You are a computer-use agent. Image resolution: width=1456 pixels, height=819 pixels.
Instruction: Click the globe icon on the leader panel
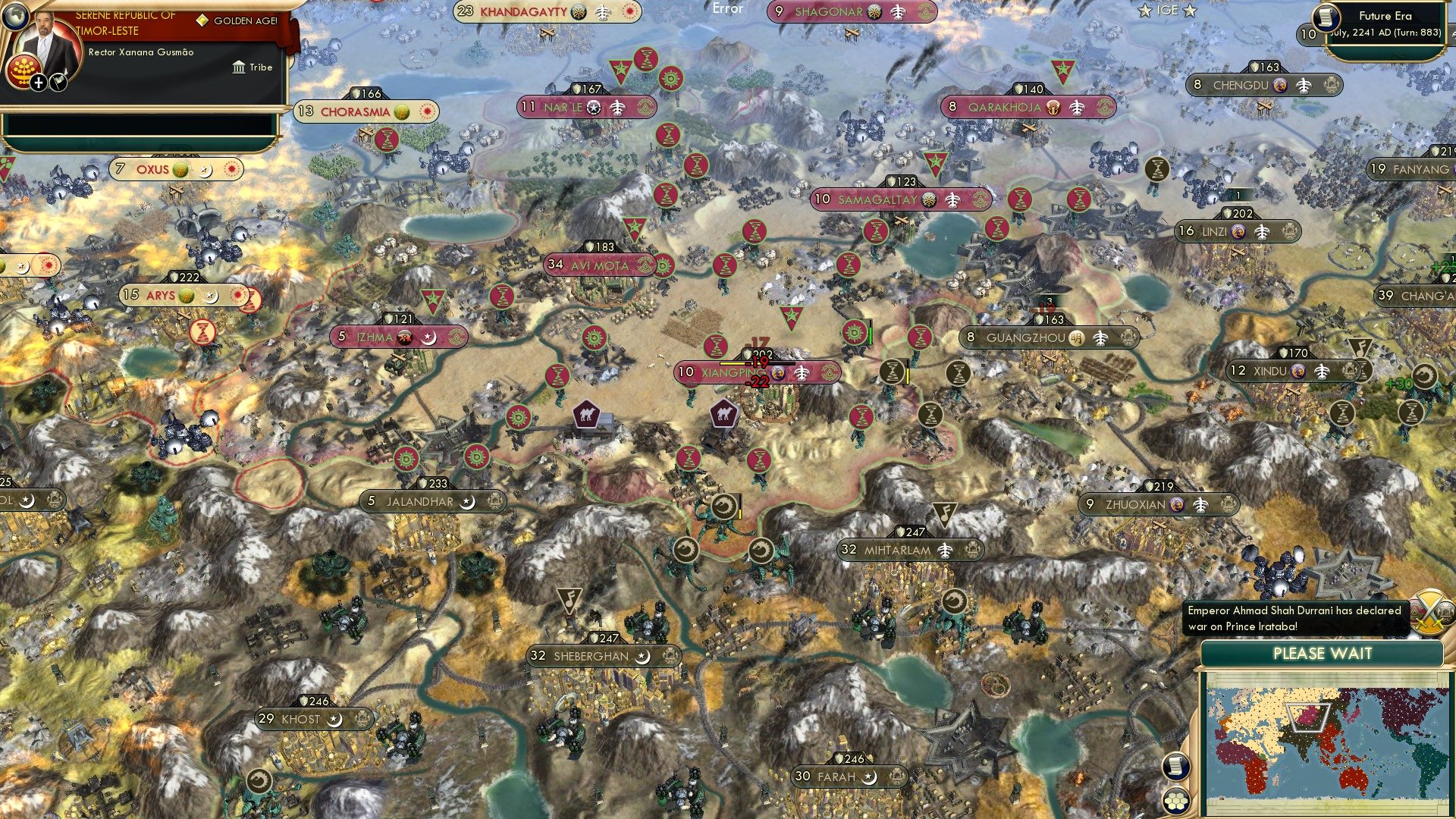tap(15, 17)
